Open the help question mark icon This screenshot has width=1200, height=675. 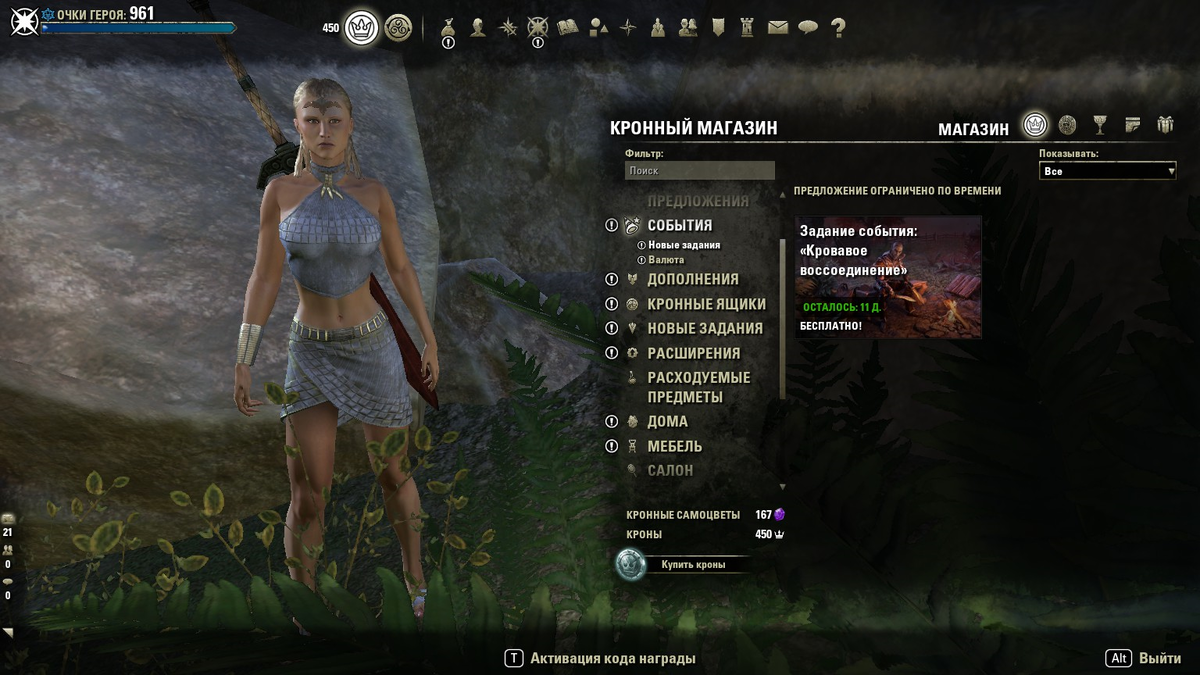coord(838,28)
